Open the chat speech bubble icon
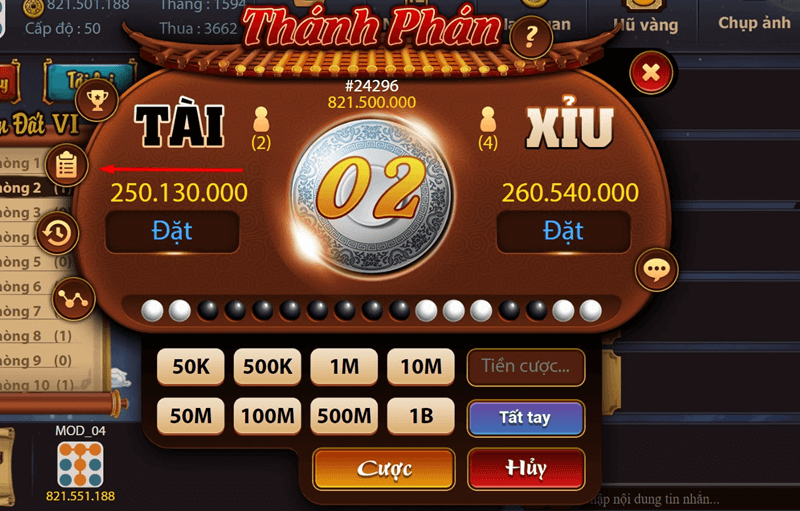 (x=657, y=269)
